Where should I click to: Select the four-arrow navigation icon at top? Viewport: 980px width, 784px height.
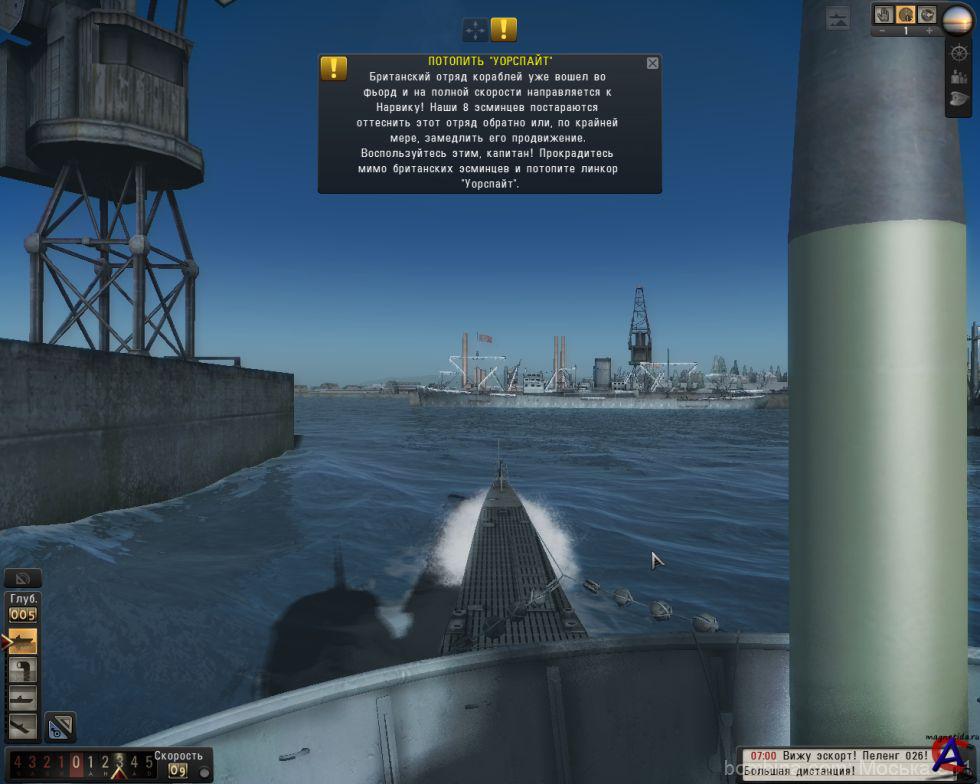475,30
